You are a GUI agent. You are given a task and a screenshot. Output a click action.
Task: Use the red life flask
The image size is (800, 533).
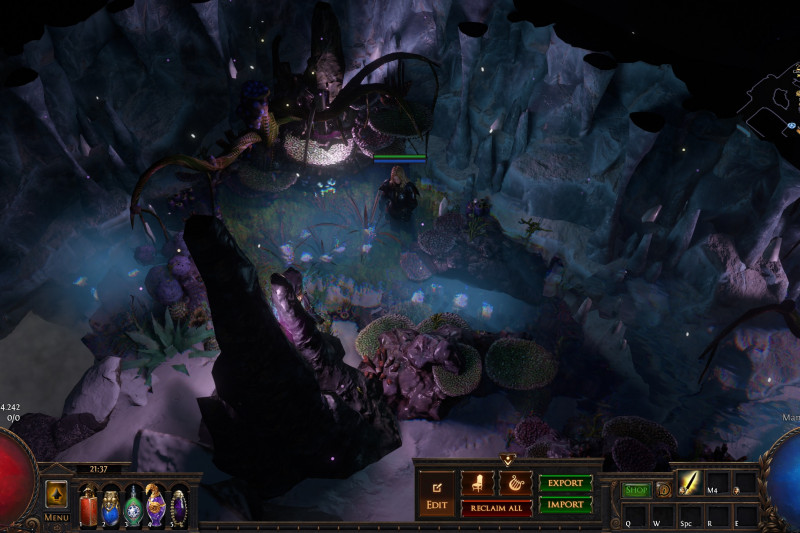click(x=89, y=504)
